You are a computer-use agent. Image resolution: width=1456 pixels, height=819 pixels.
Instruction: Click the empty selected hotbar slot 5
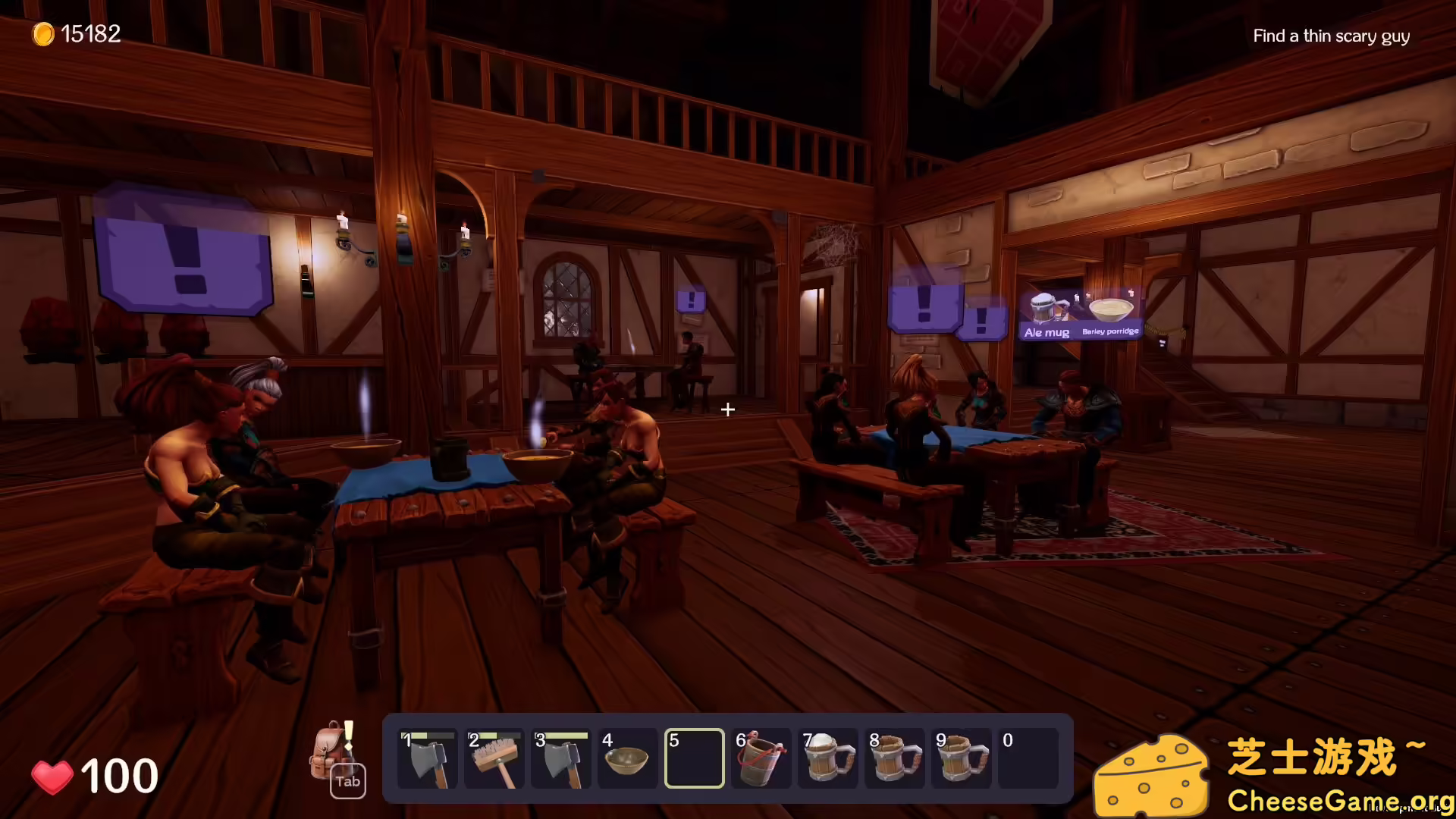[694, 758]
